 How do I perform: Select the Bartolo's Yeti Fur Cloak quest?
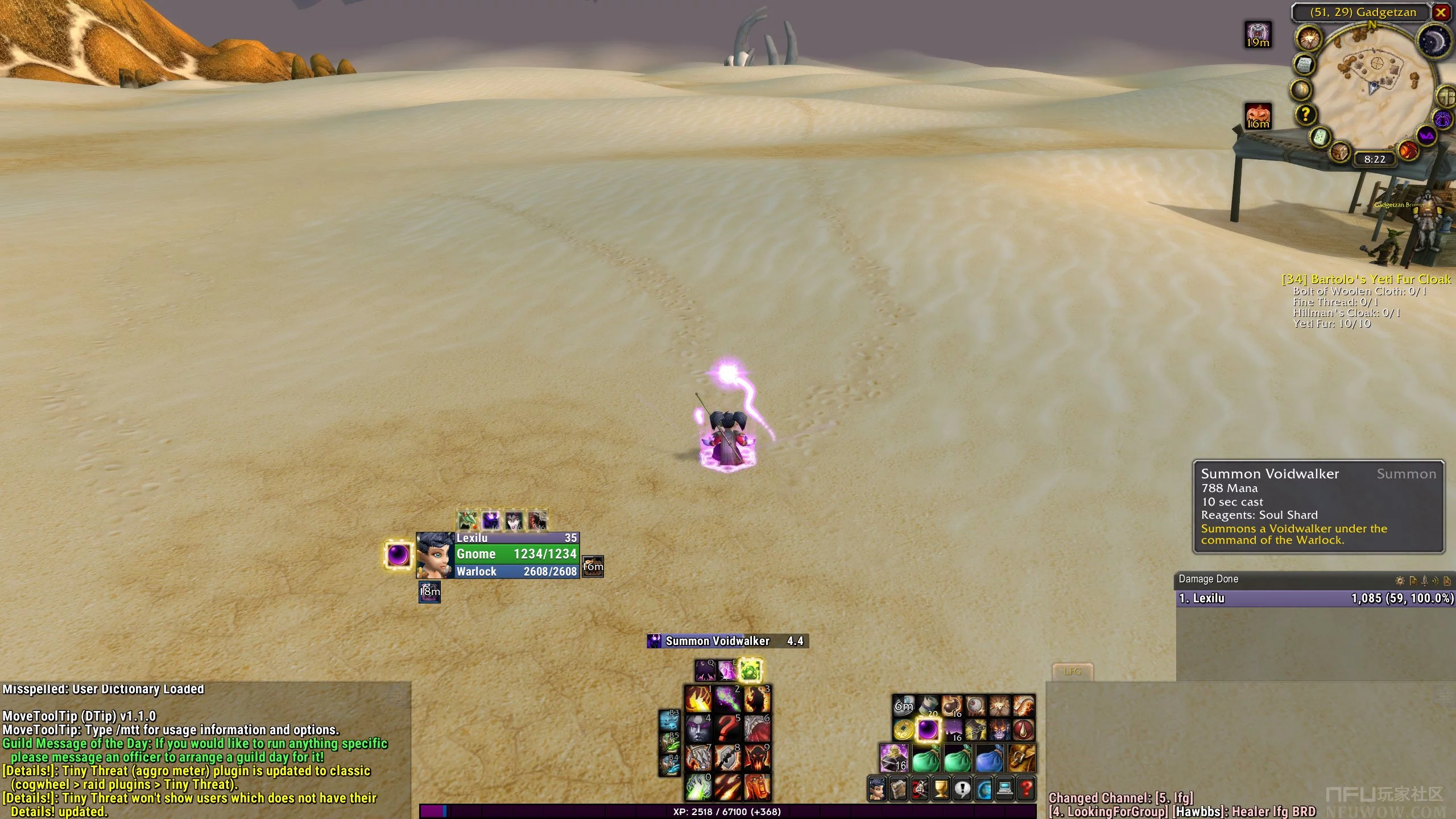[x=1366, y=279]
